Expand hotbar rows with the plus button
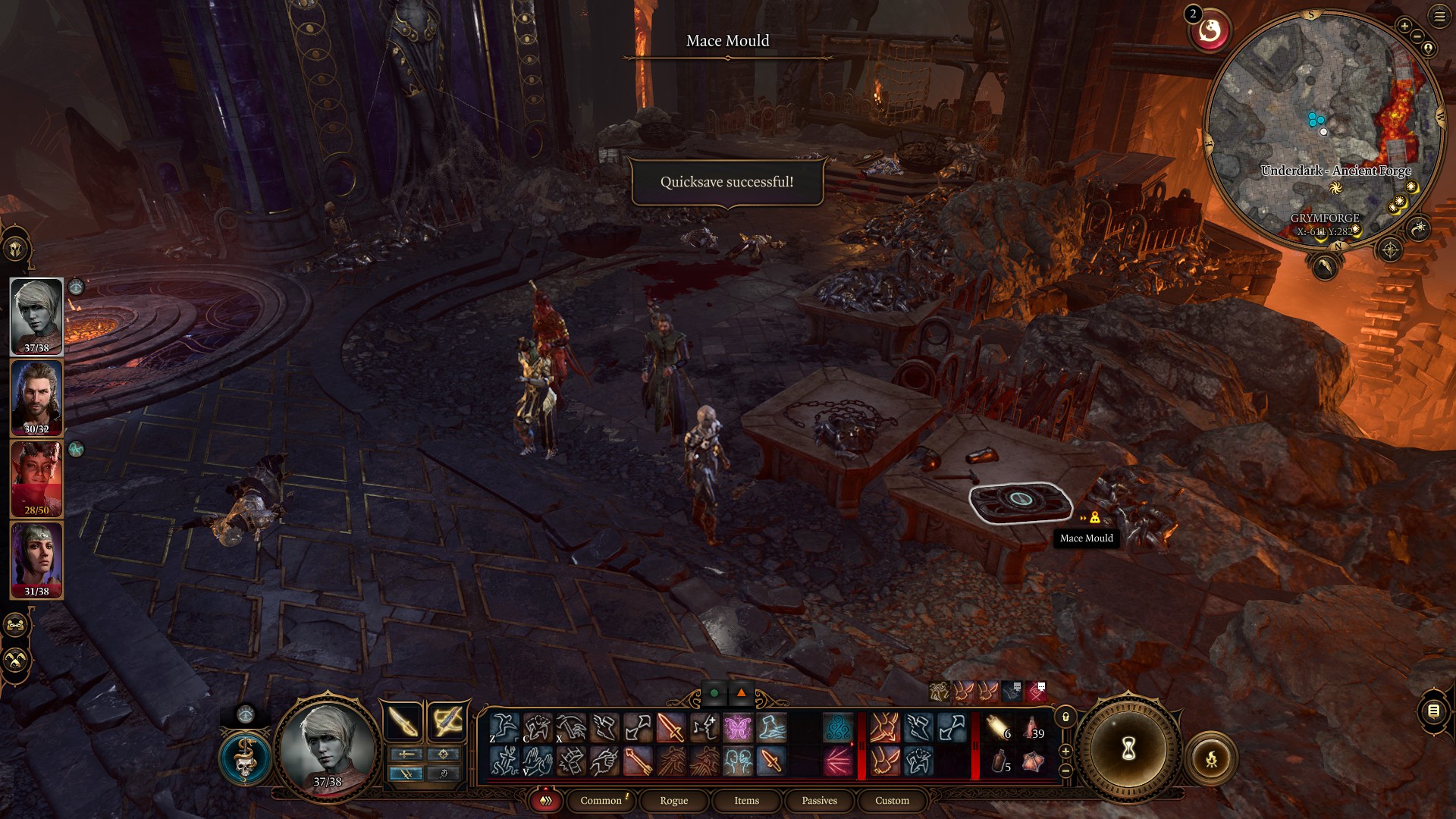Viewport: 1456px width, 819px height. [1066, 752]
